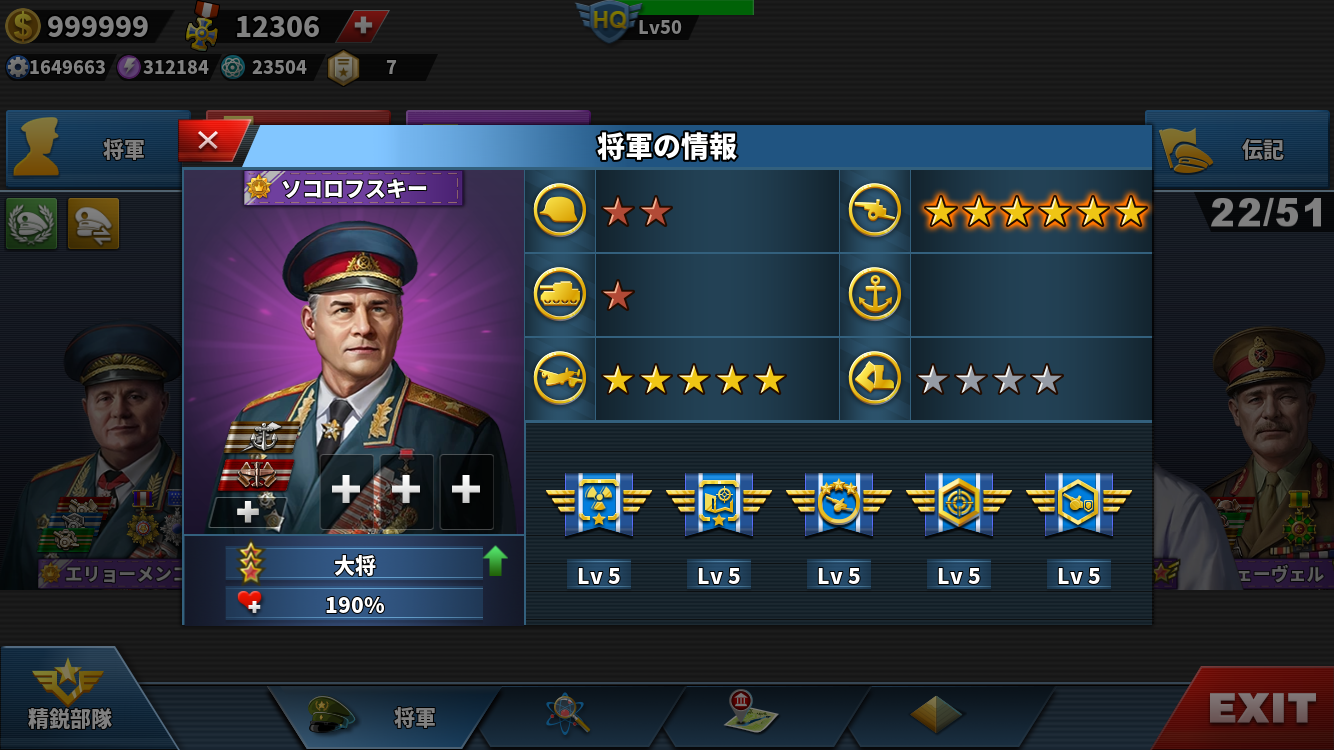The width and height of the screenshot is (1334, 750).
Task: Switch to the 将軍 bottom tab
Action: point(385,717)
